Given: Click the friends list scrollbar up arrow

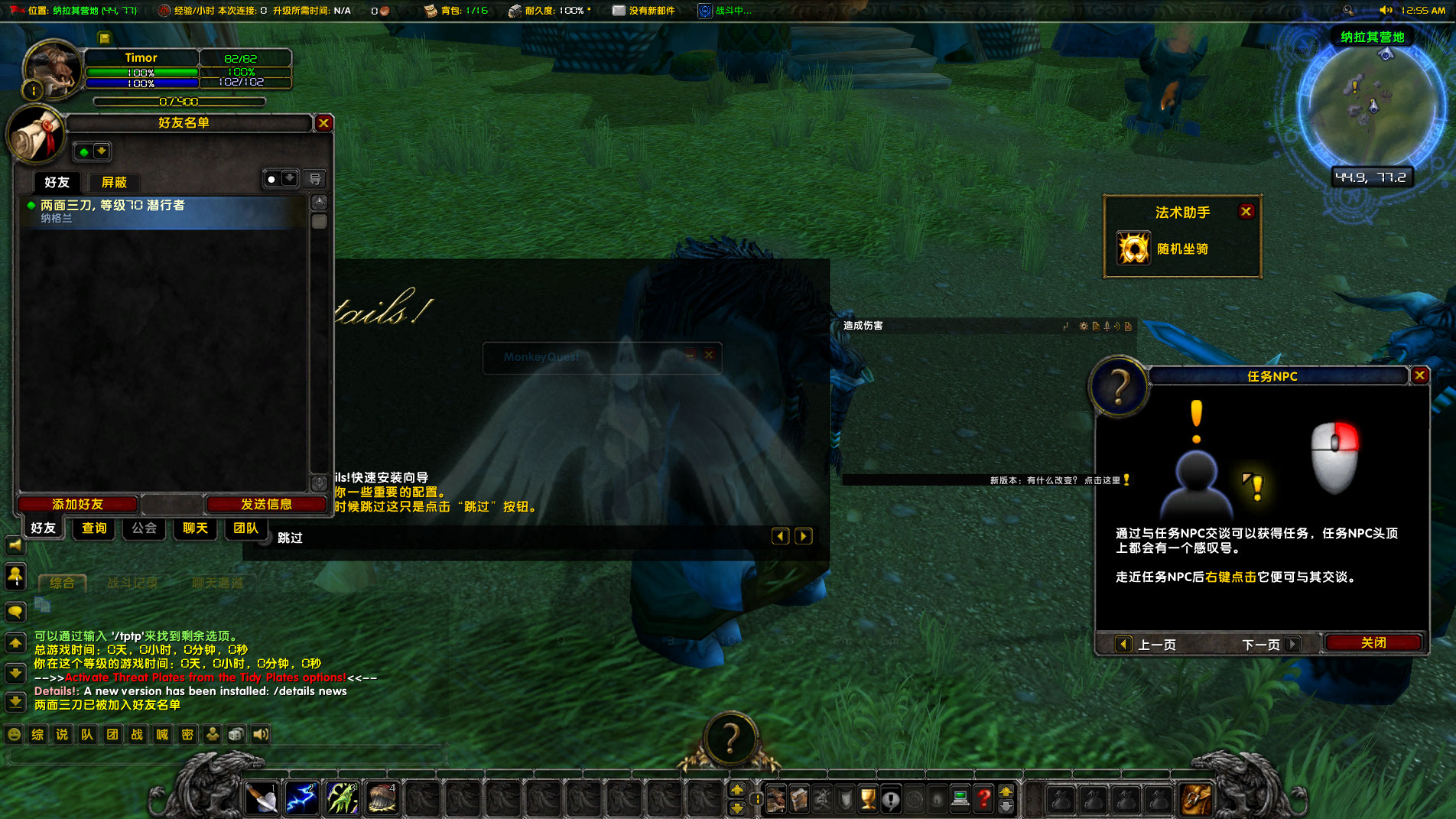Looking at the screenshot, I should coord(319,203).
